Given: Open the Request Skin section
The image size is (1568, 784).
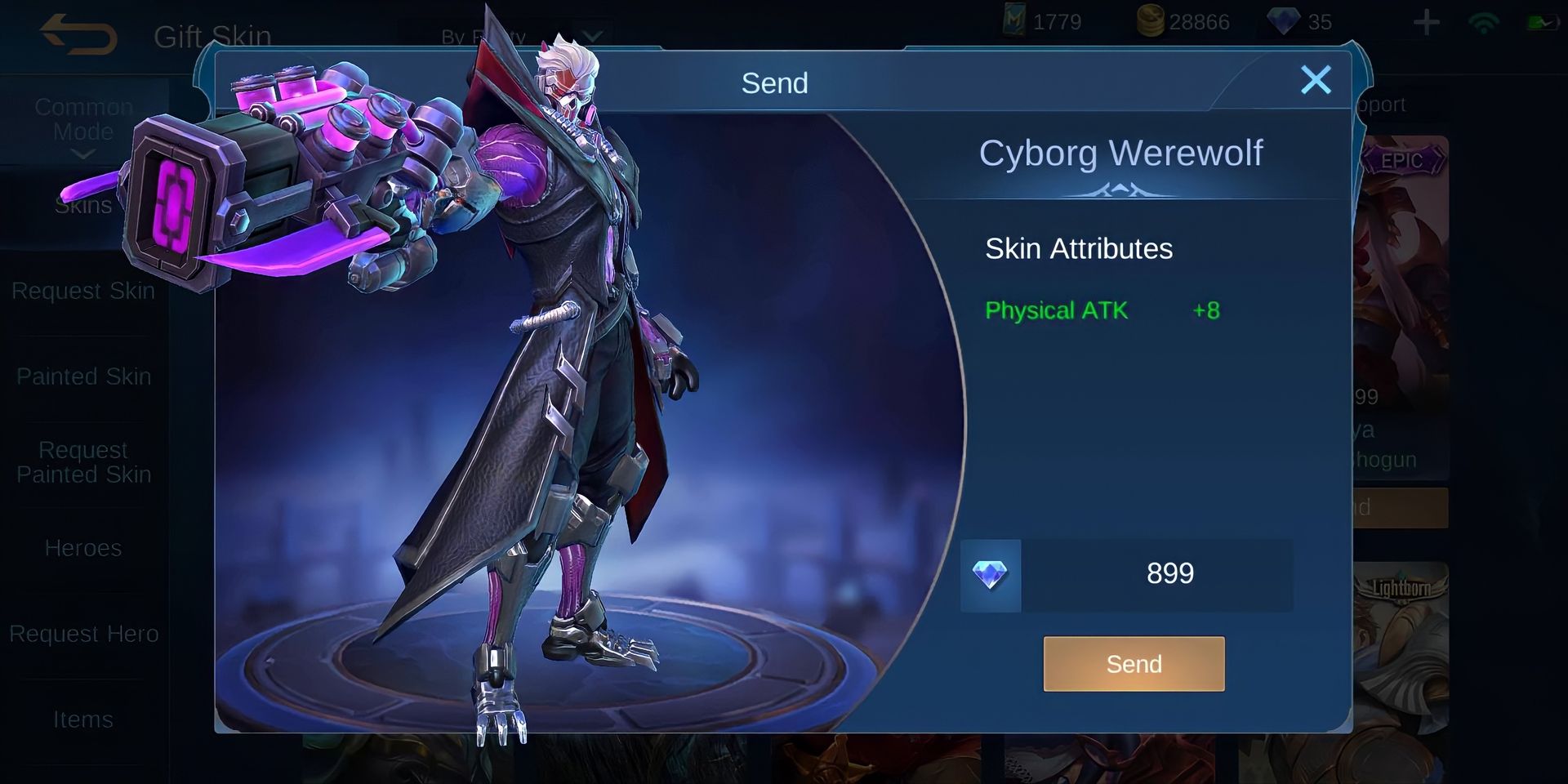Looking at the screenshot, I should [85, 290].
